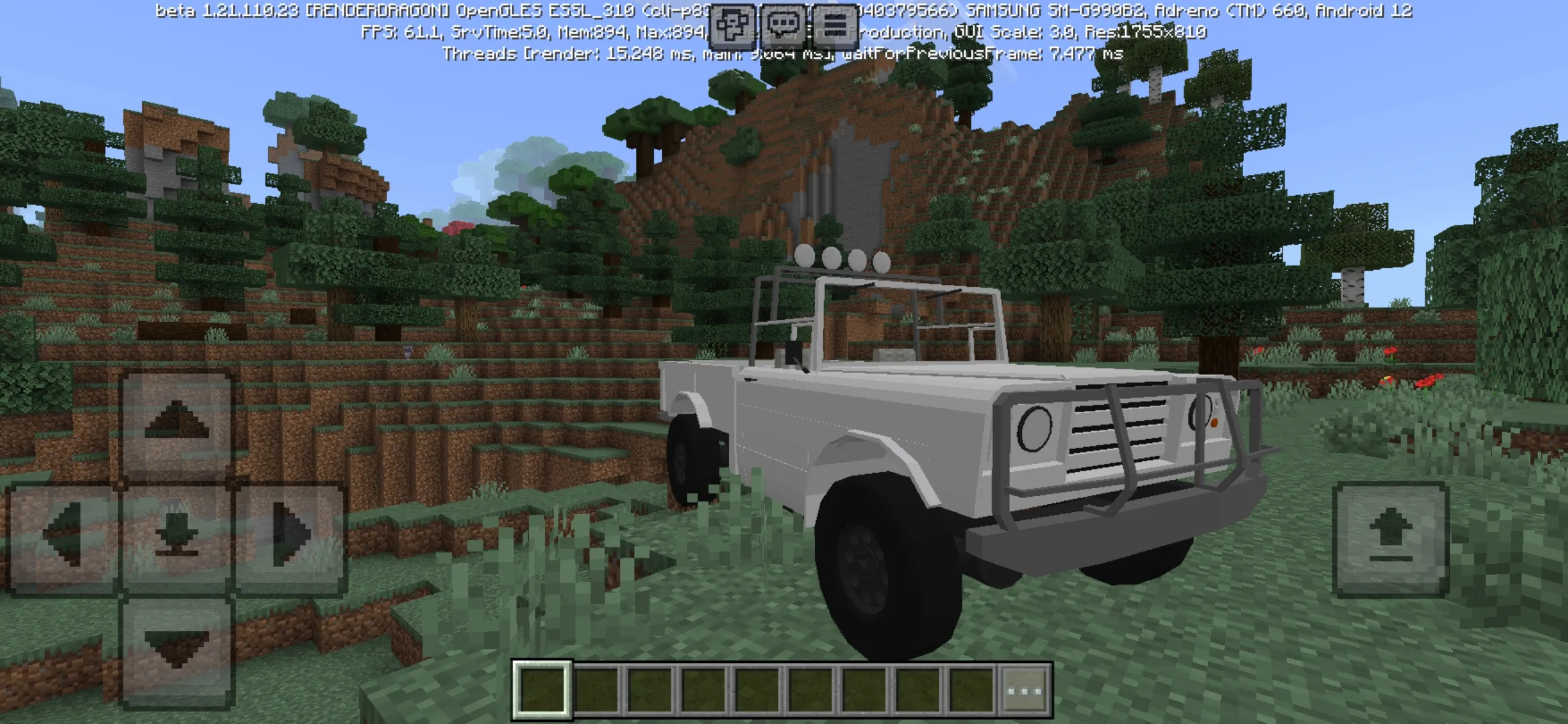Tap the jump button
The image size is (1568, 724).
click(1390, 538)
